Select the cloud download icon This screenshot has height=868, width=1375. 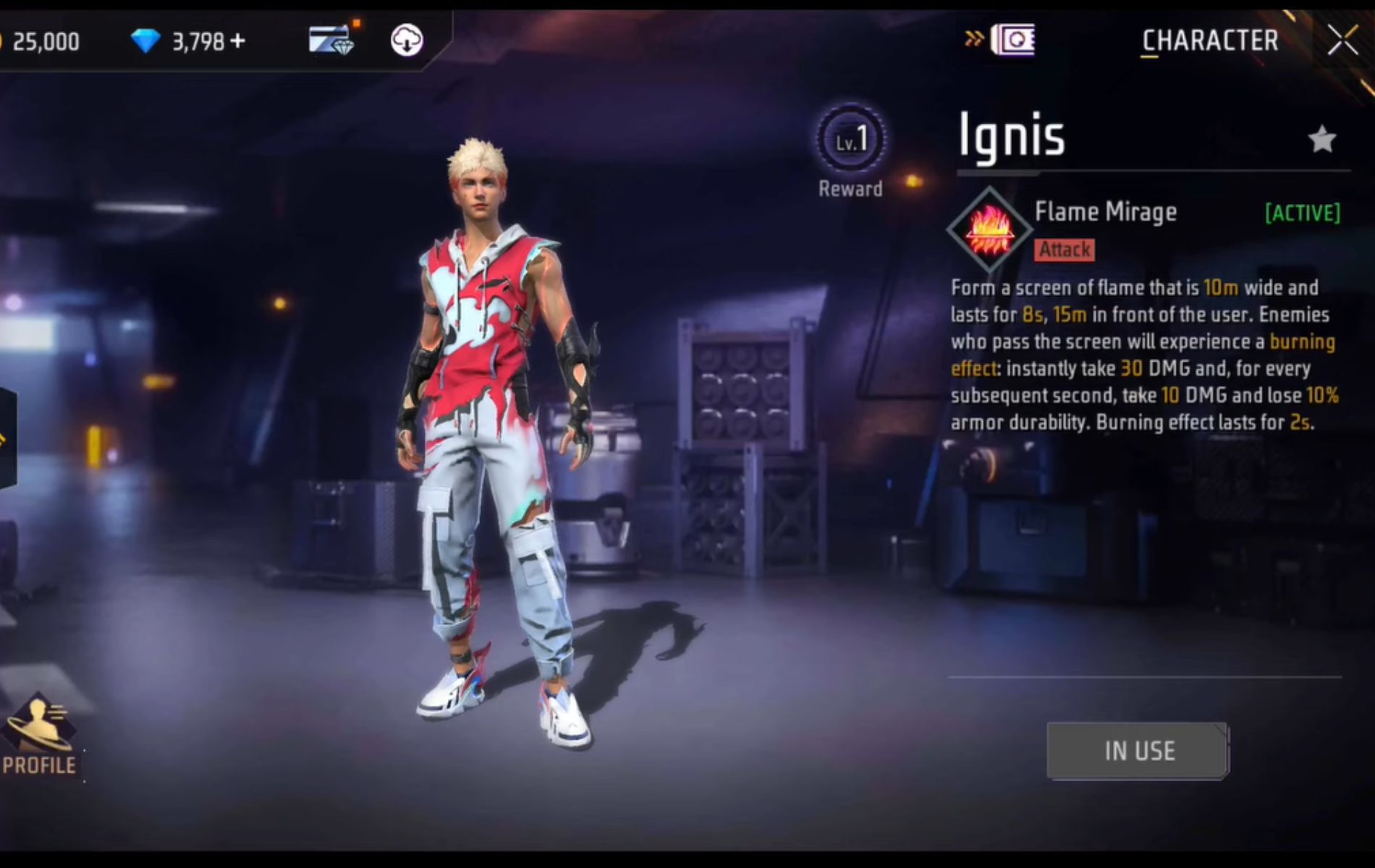406,41
